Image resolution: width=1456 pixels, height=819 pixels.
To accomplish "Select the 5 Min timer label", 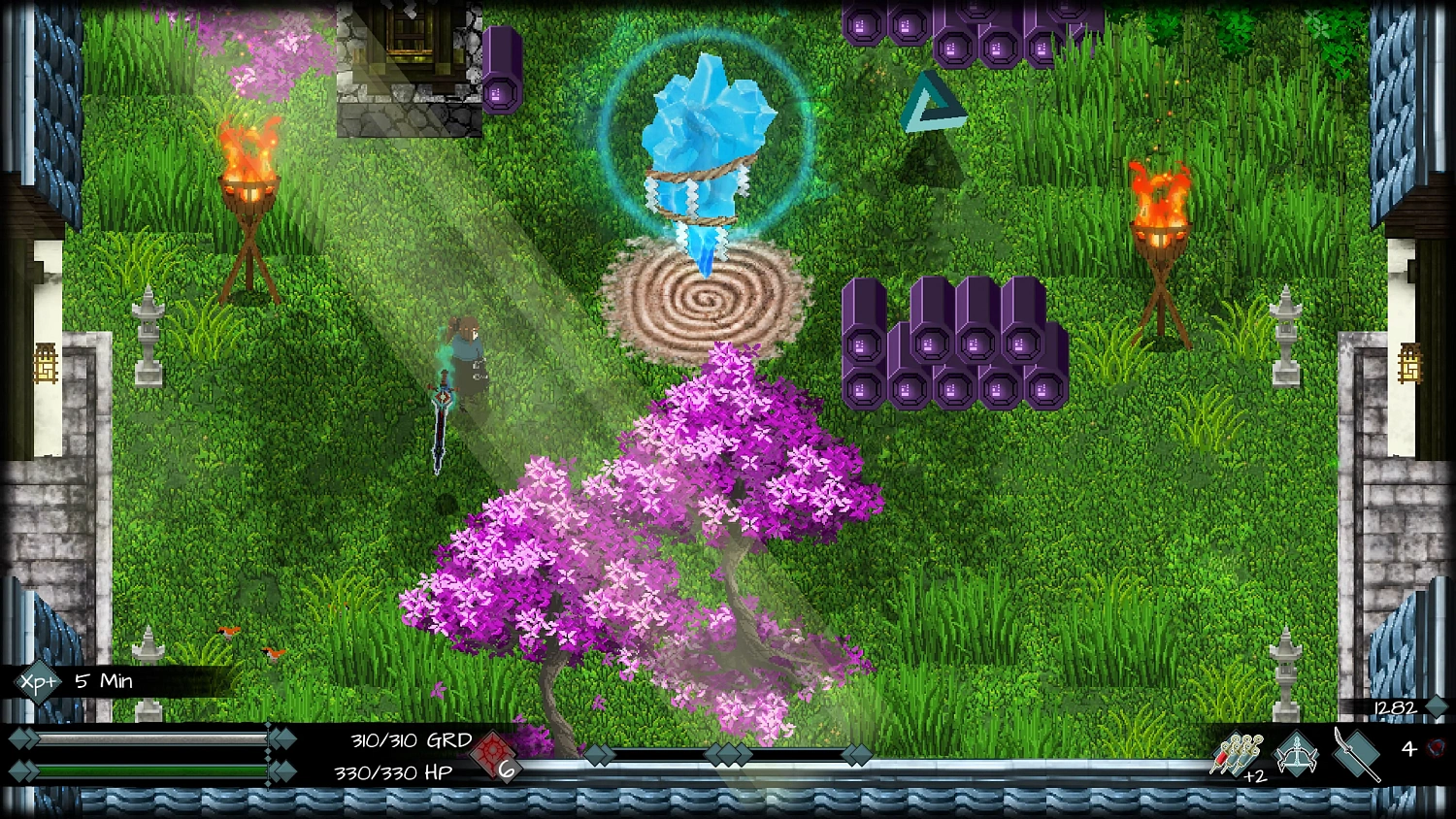I will [102, 680].
